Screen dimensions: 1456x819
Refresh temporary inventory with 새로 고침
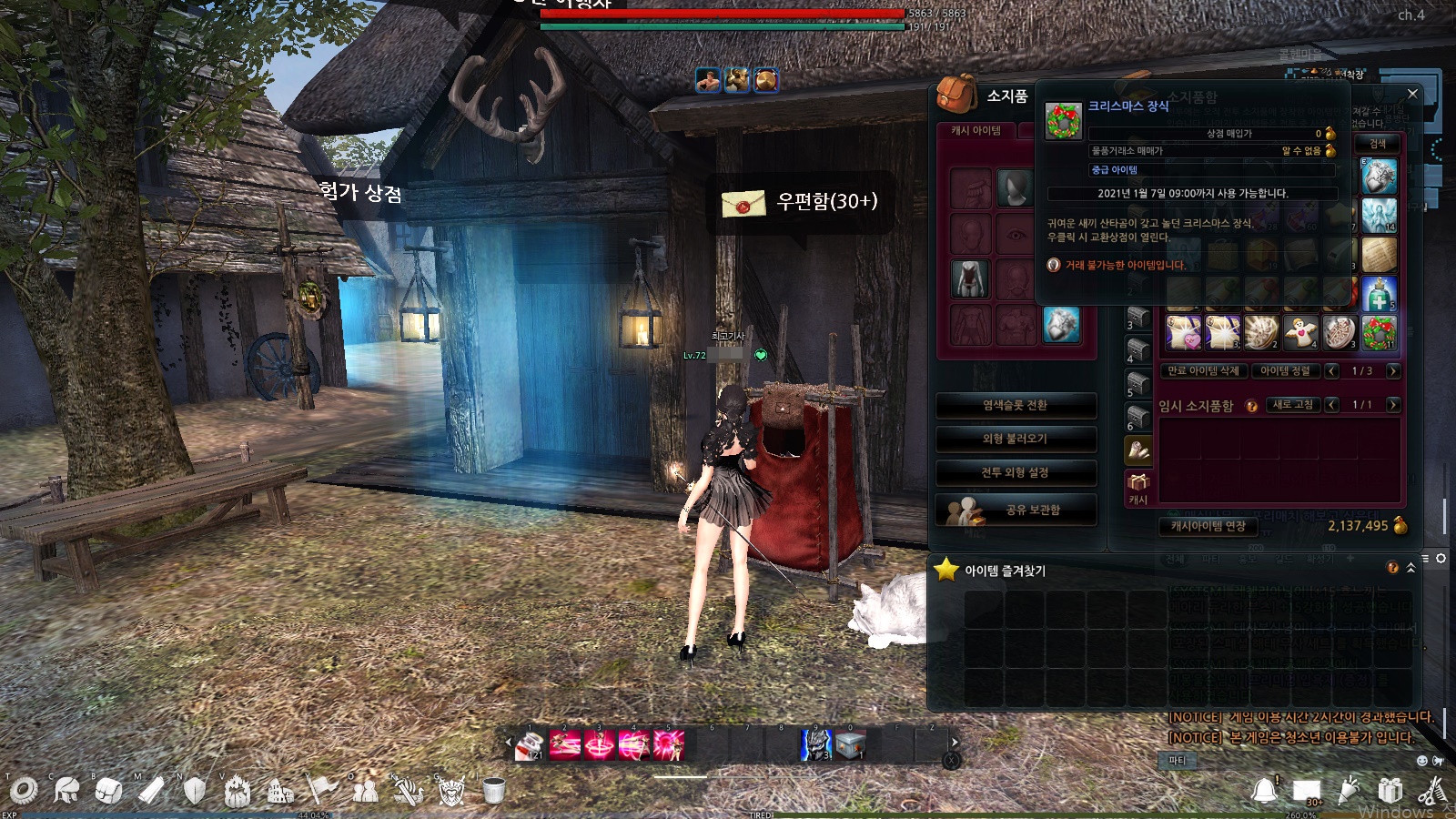[x=1292, y=404]
